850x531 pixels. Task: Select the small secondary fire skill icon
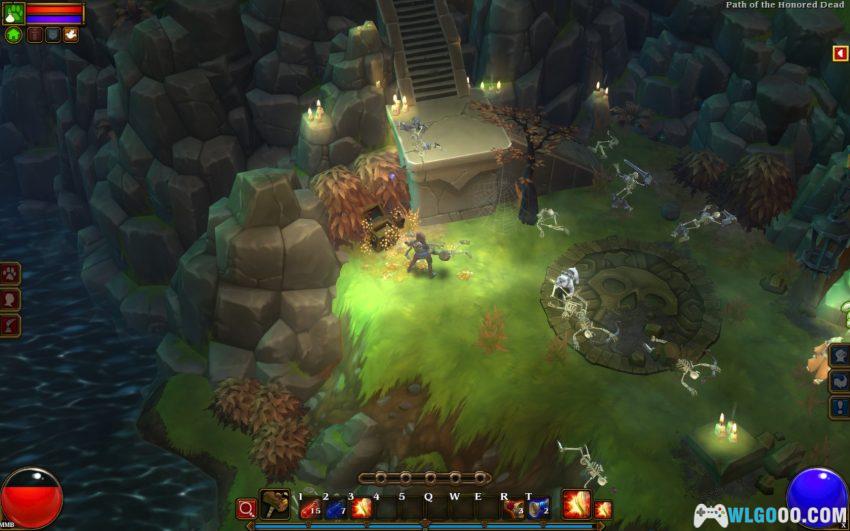pyautogui.click(x=602, y=509)
